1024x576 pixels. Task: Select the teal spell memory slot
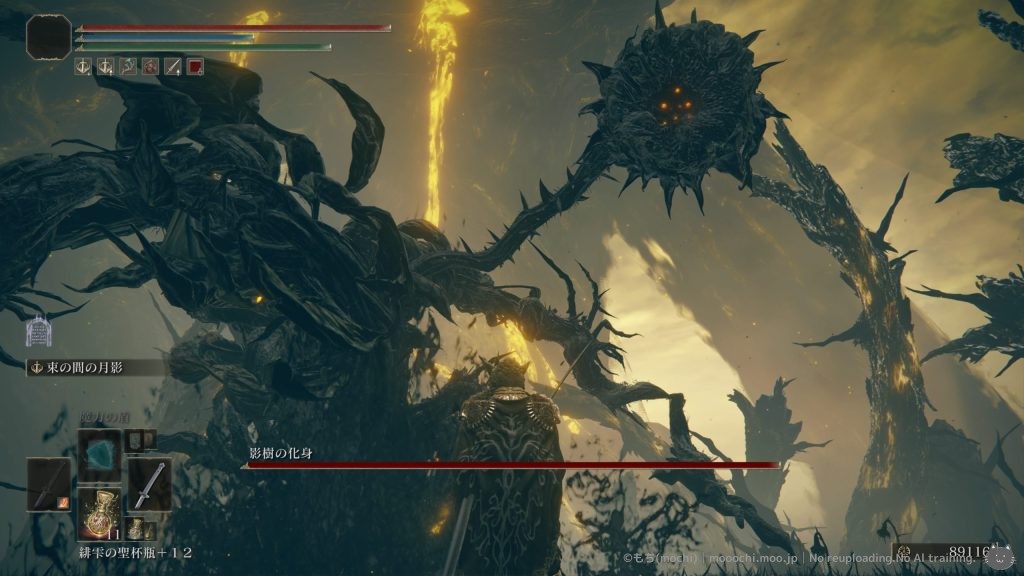[x=99, y=455]
